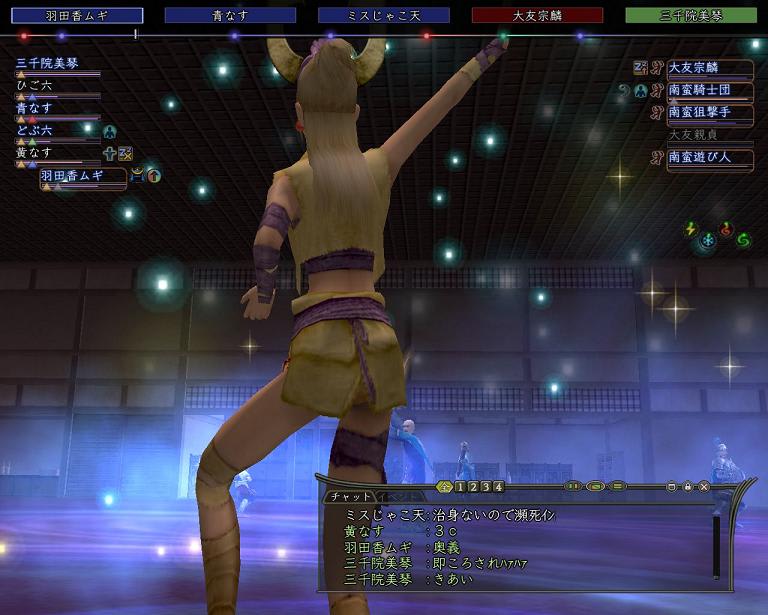Select chat channel 3
Image resolution: width=768 pixels, height=615 pixels.
[486, 487]
